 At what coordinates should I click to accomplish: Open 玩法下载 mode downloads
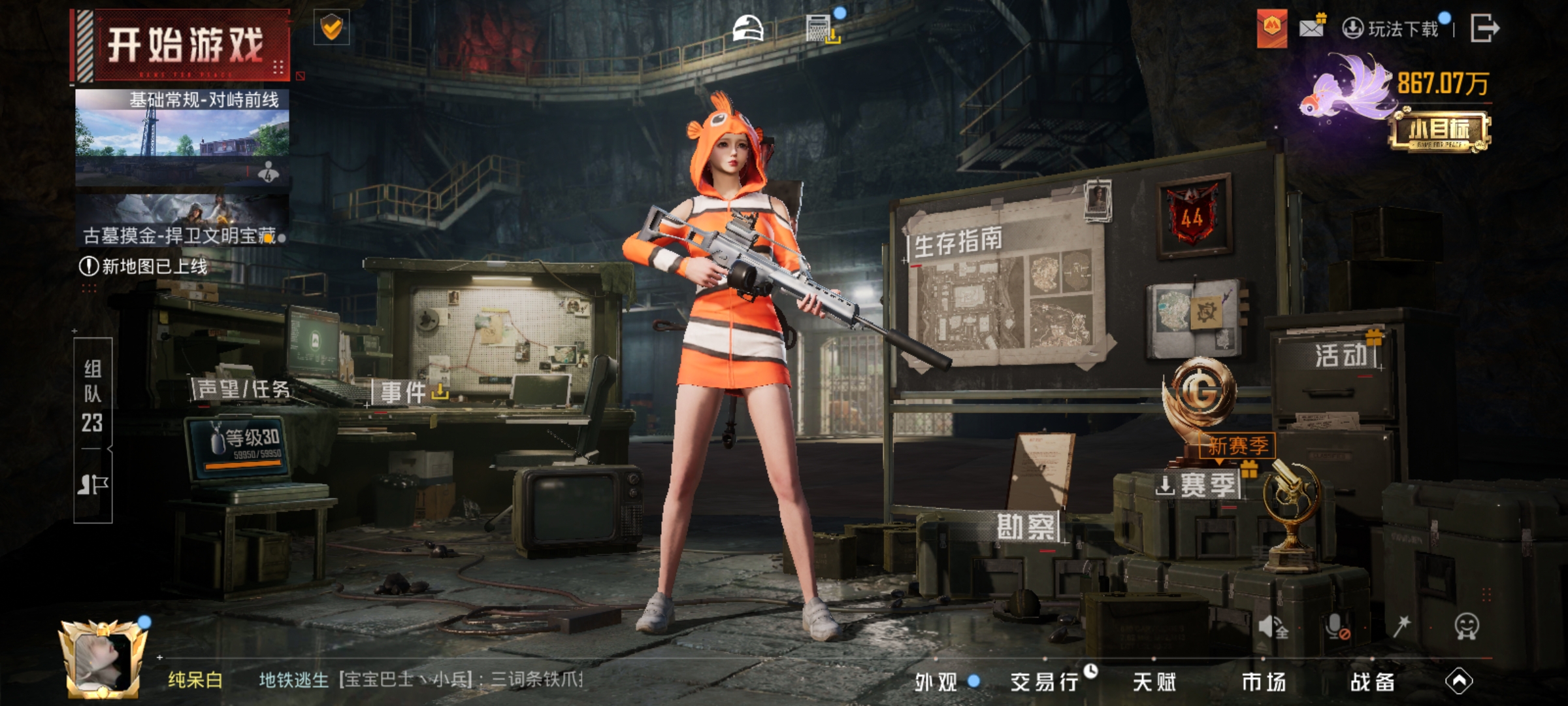click(x=1392, y=29)
